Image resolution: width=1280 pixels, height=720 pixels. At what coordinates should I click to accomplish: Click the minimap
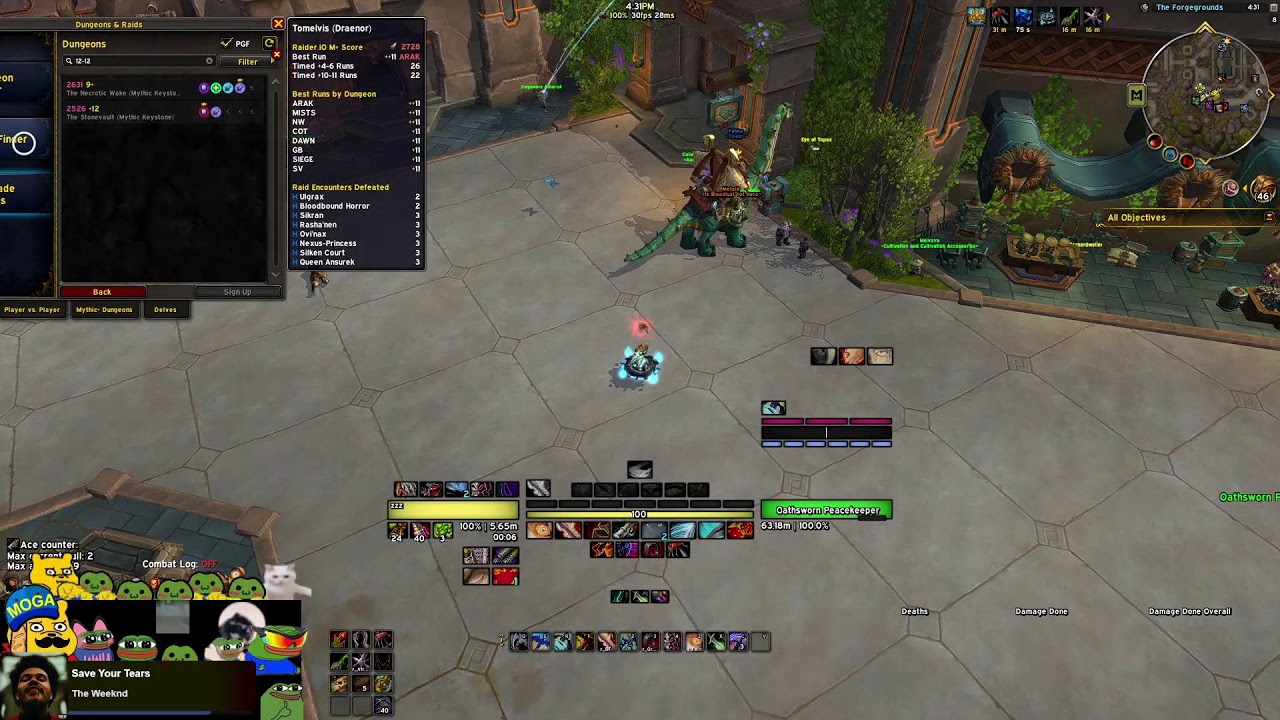[1205, 98]
